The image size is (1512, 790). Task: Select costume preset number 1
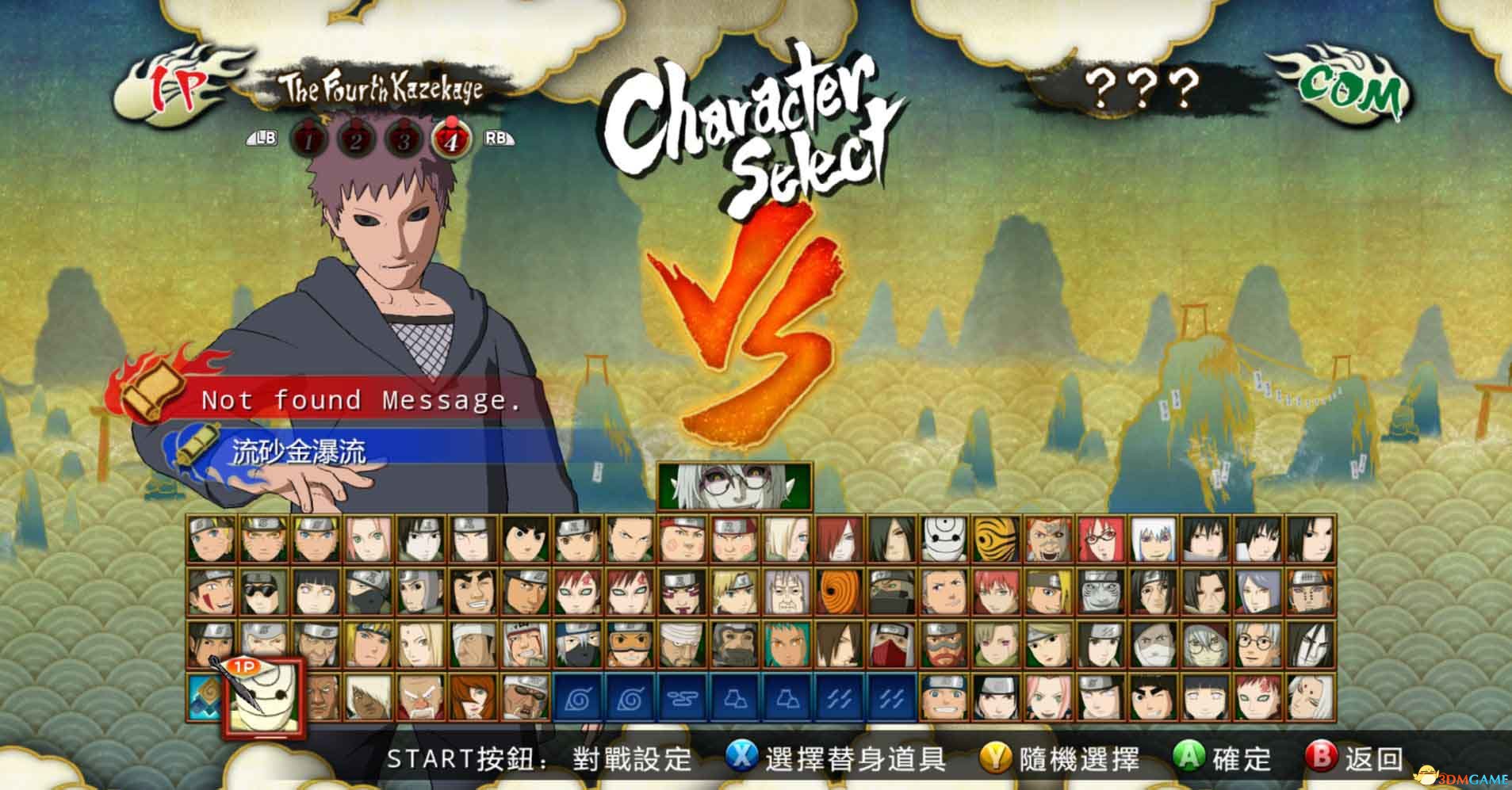tap(310, 141)
